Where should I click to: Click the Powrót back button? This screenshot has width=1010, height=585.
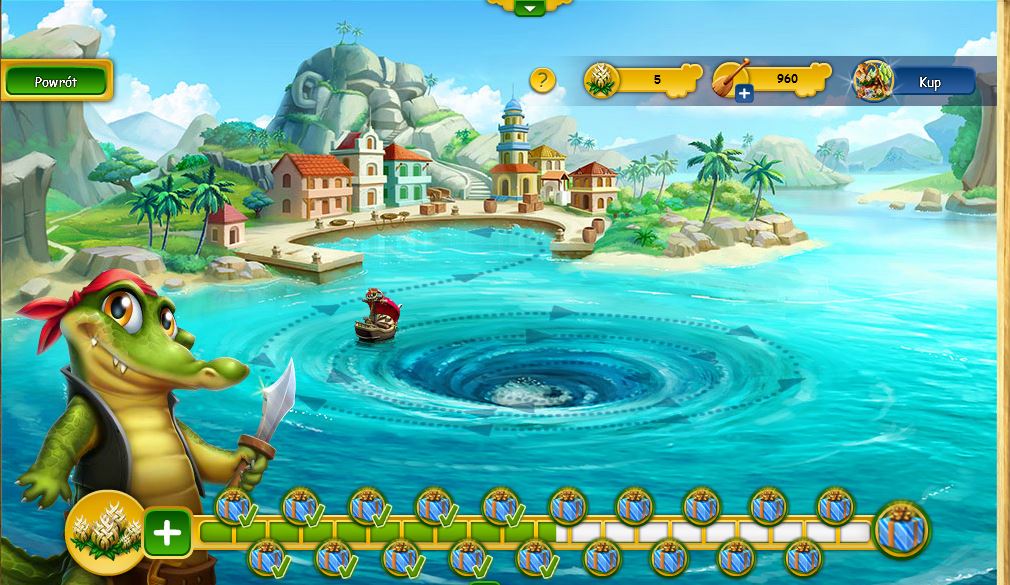(x=56, y=82)
